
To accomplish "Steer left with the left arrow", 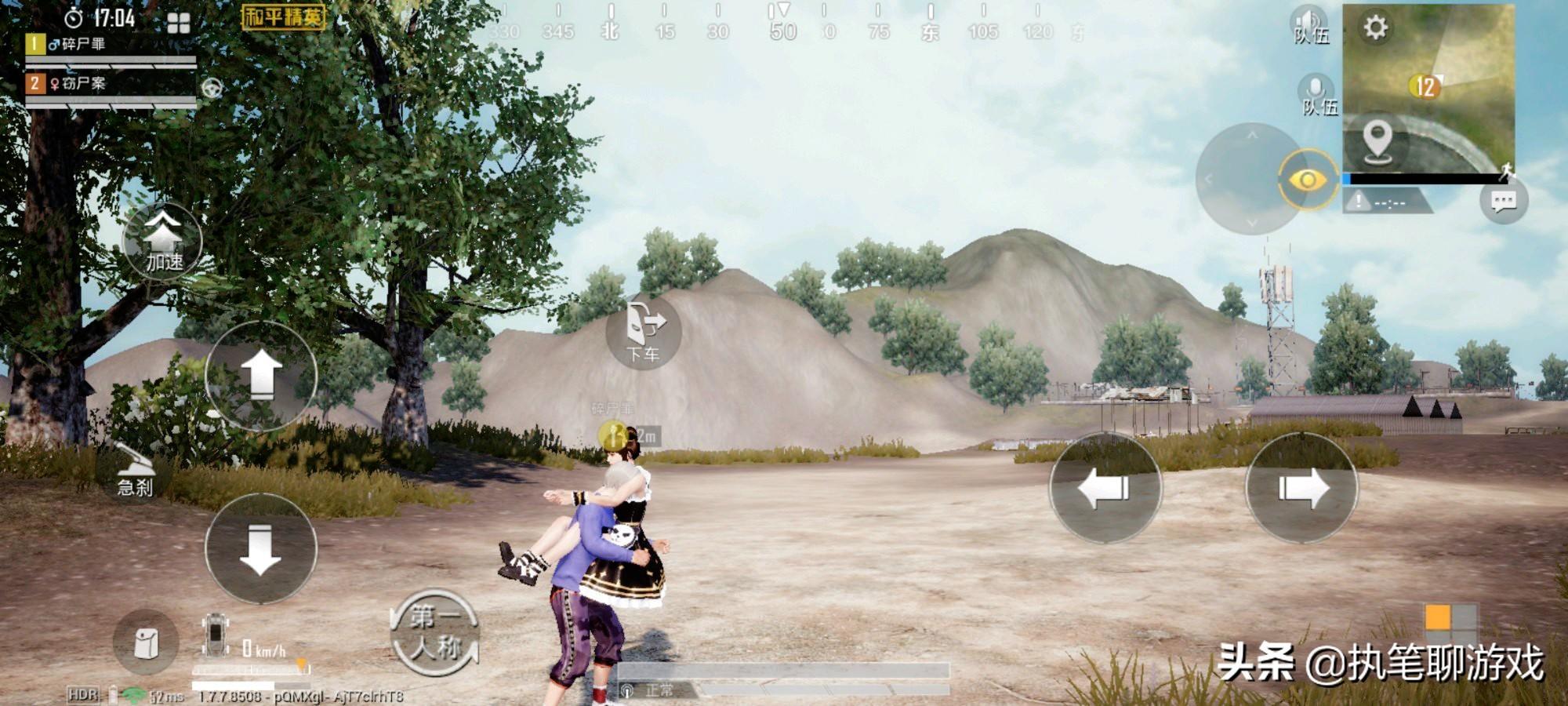I will (x=1105, y=488).
